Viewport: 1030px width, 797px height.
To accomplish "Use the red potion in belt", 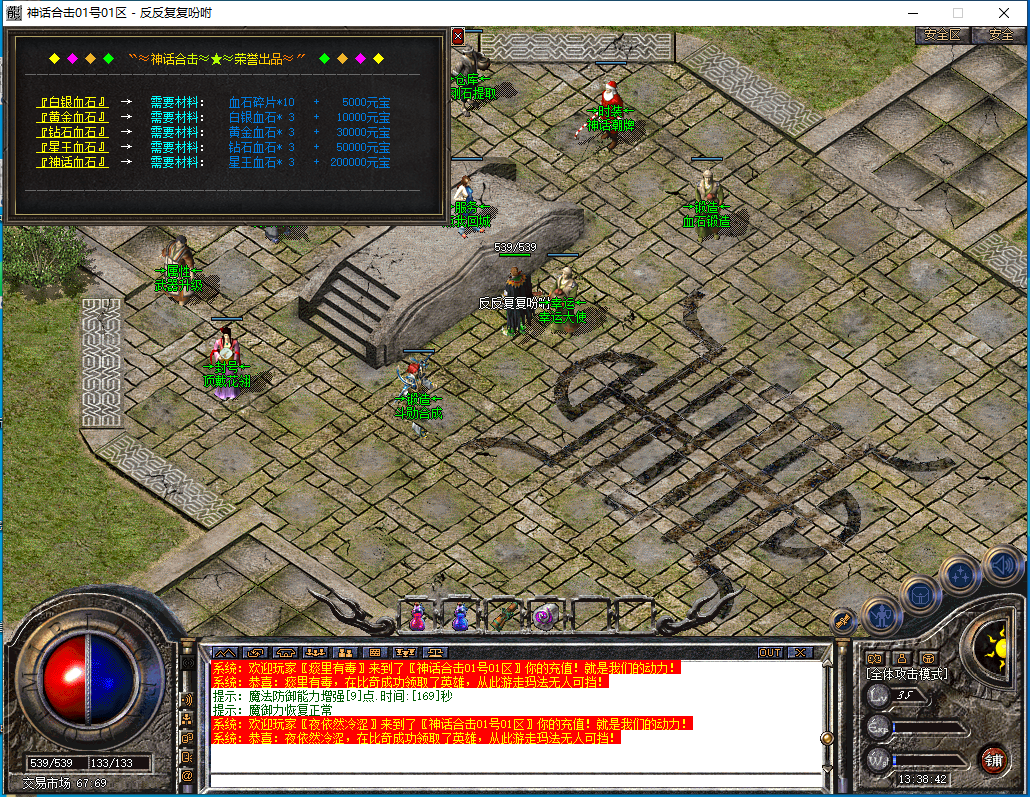I will tap(417, 616).
